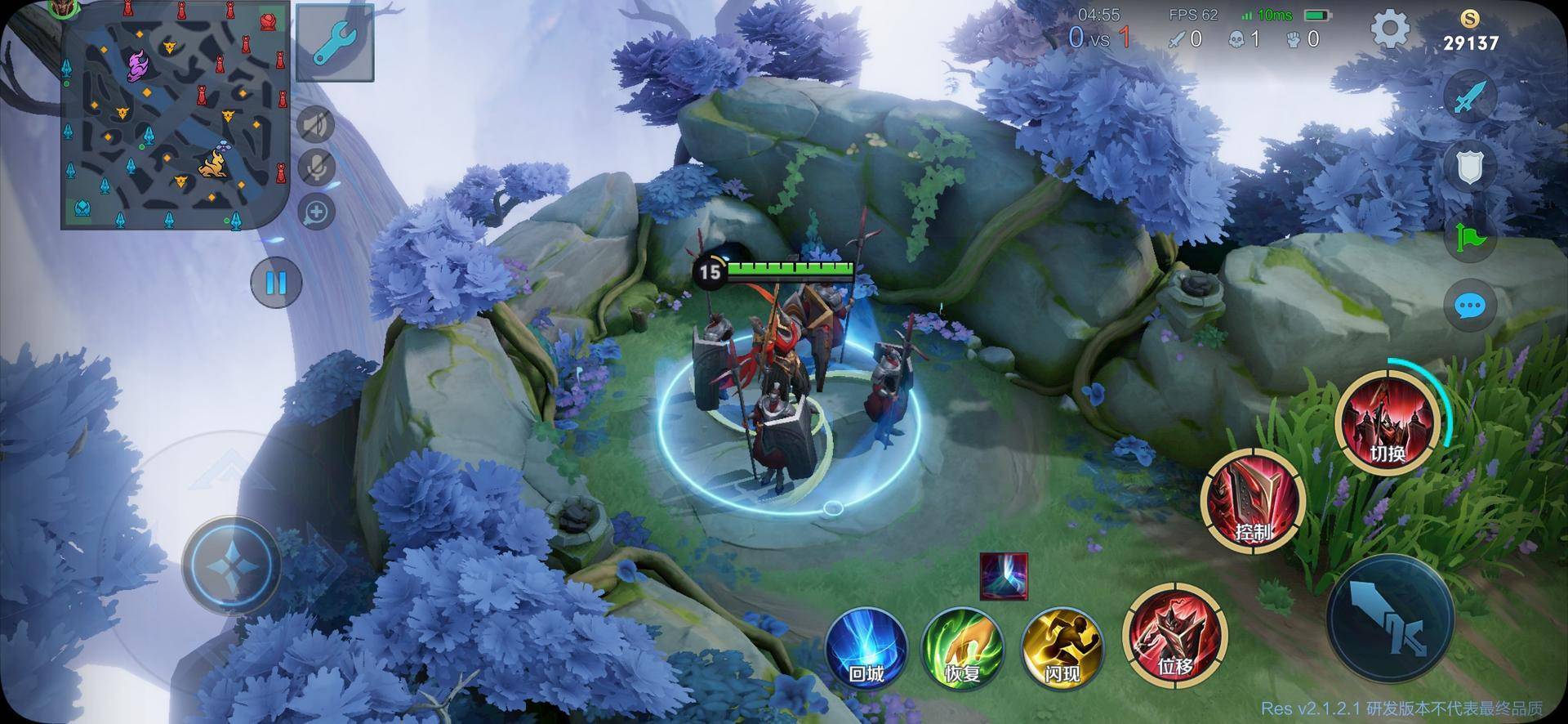
Task: Use the 恢复 heal spell
Action: click(x=964, y=647)
